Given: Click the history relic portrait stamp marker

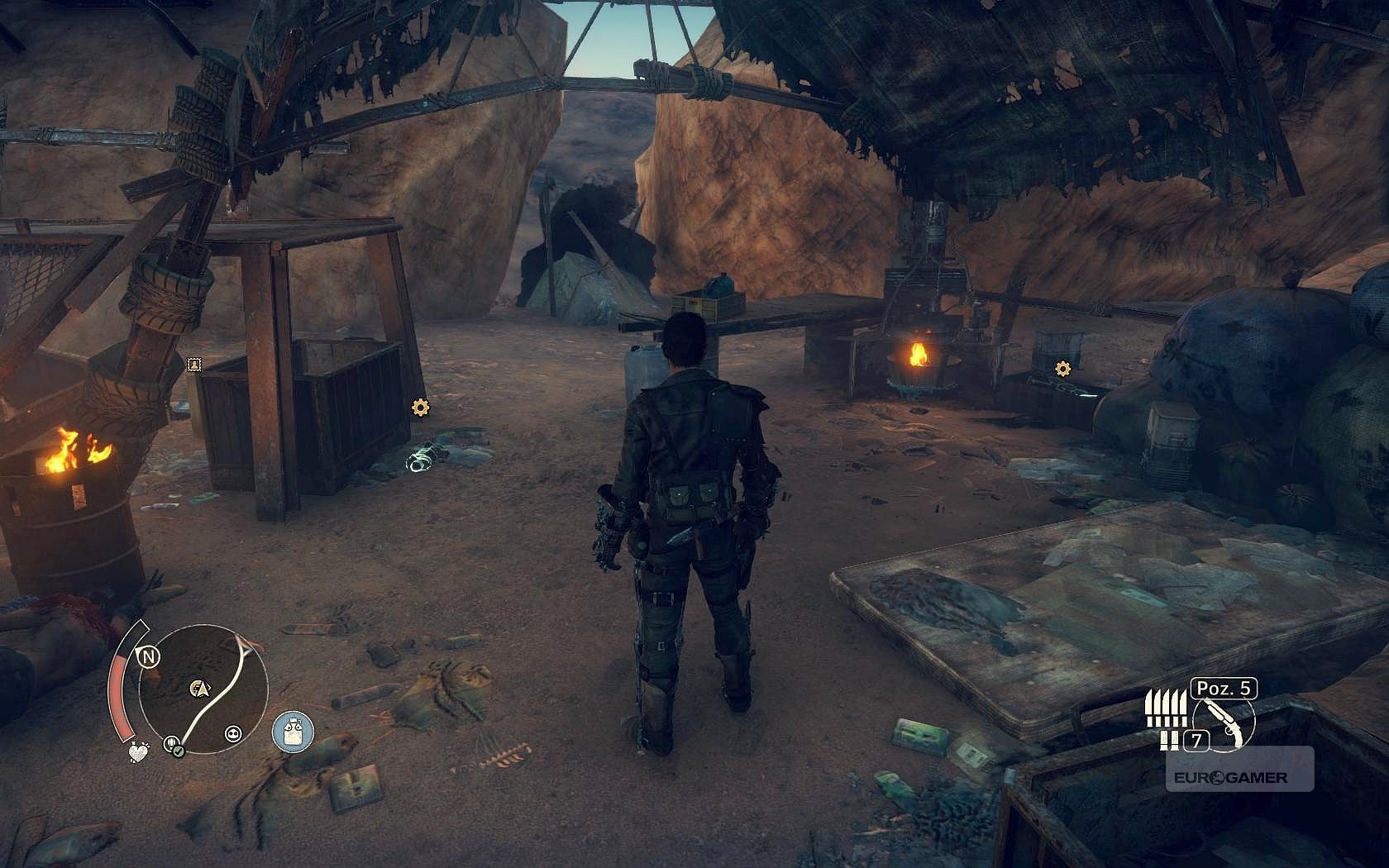Looking at the screenshot, I should point(194,364).
